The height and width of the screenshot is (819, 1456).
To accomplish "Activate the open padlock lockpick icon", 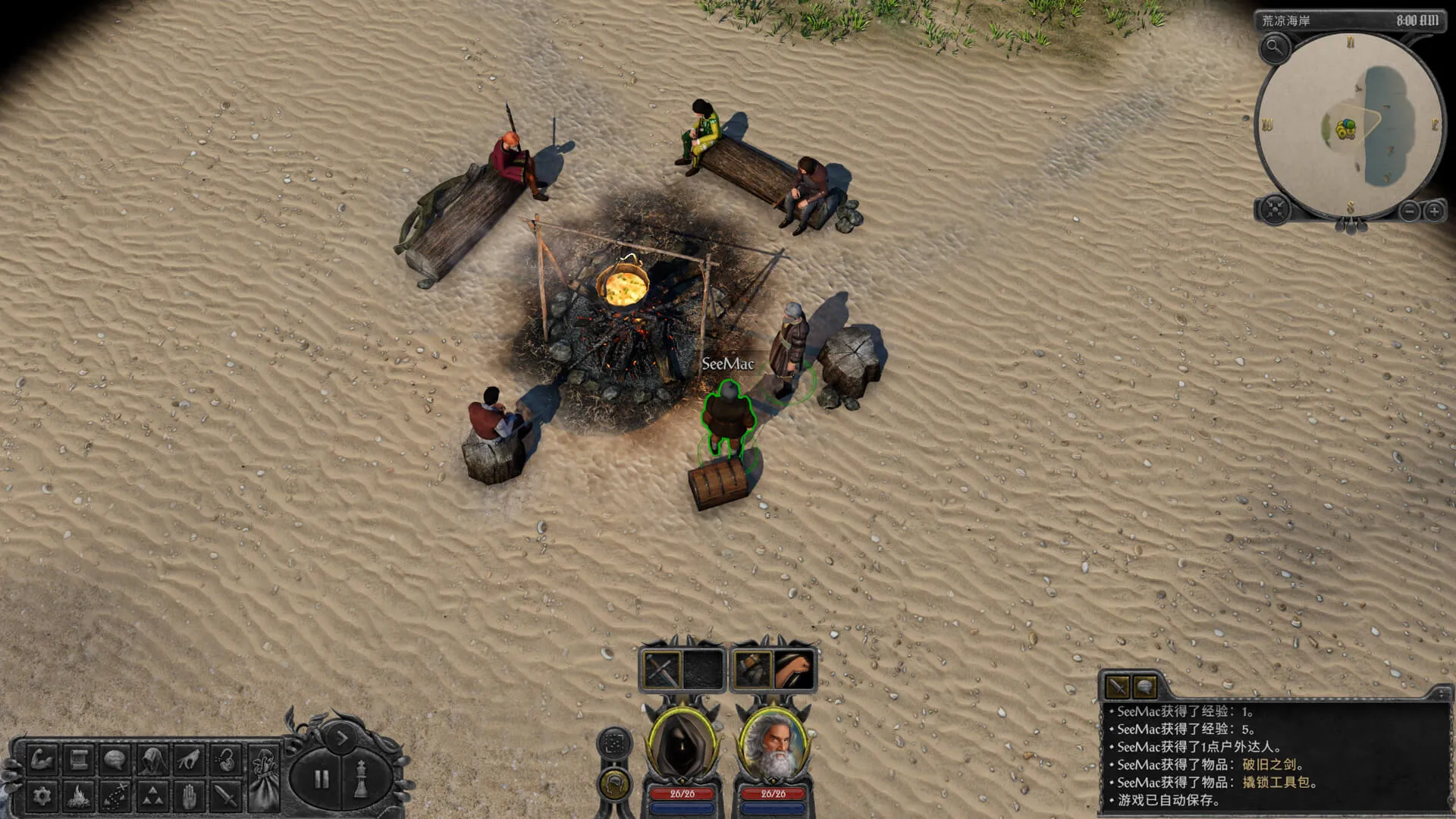I will click(226, 759).
